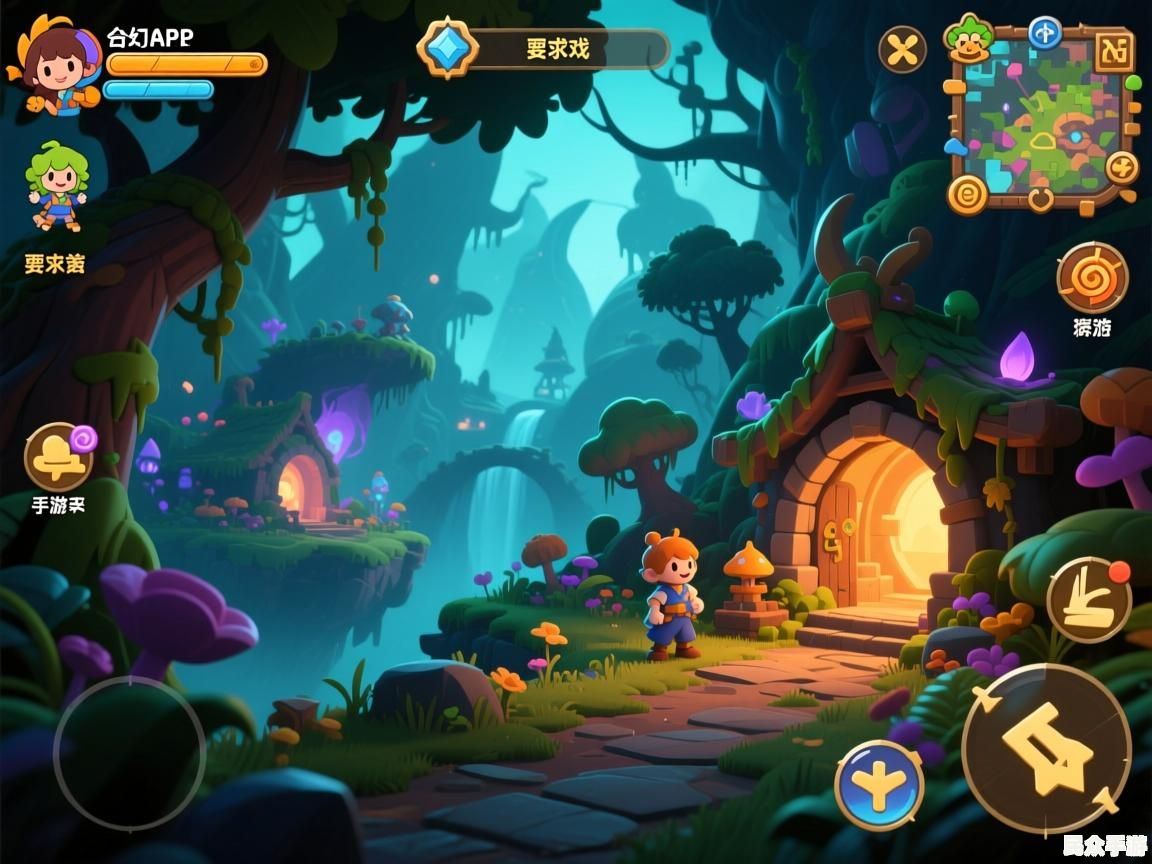Viewport: 1152px width, 864px height.
Task: Open the mushroom icon with purple swirl badge
Action: [59, 457]
